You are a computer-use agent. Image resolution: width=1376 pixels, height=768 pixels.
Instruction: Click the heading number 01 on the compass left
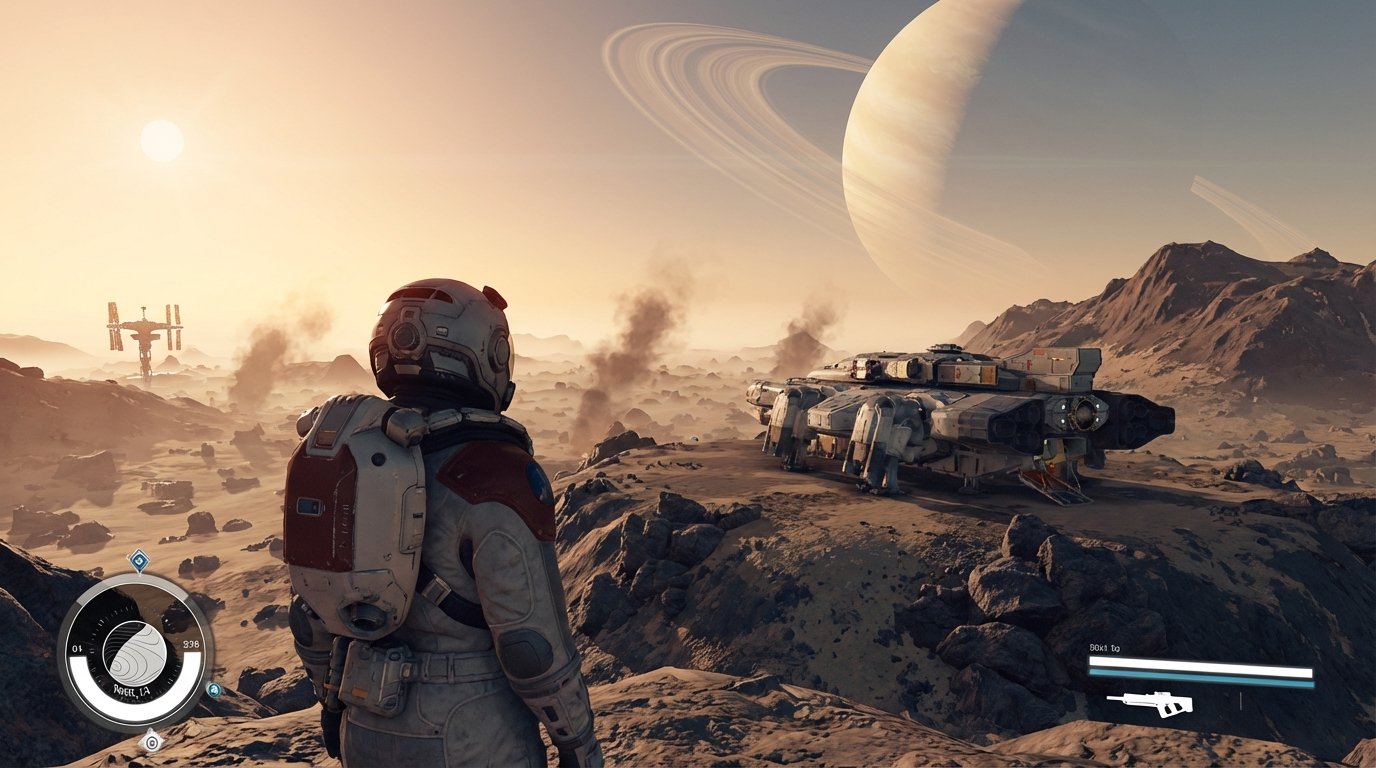click(x=77, y=647)
